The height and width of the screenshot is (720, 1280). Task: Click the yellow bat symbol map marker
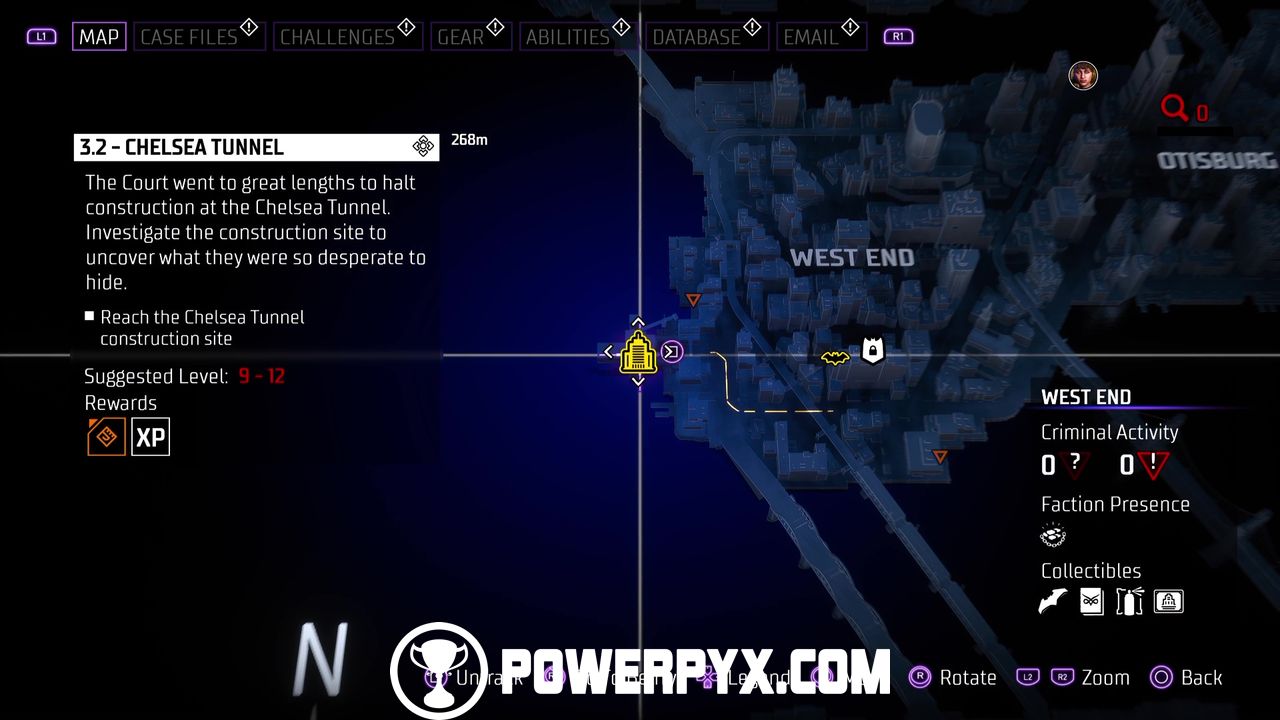[835, 357]
